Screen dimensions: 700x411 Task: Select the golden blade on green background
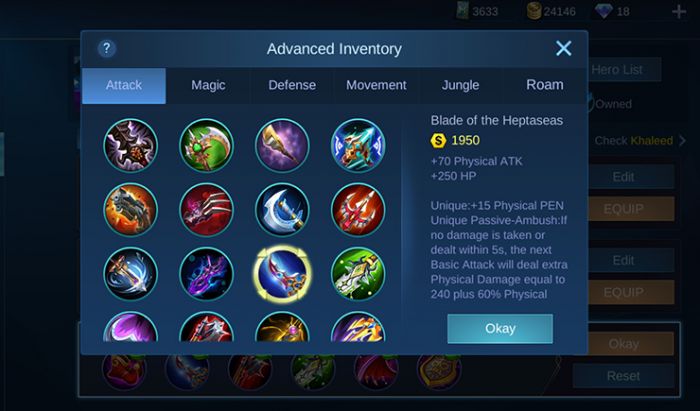[358, 272]
